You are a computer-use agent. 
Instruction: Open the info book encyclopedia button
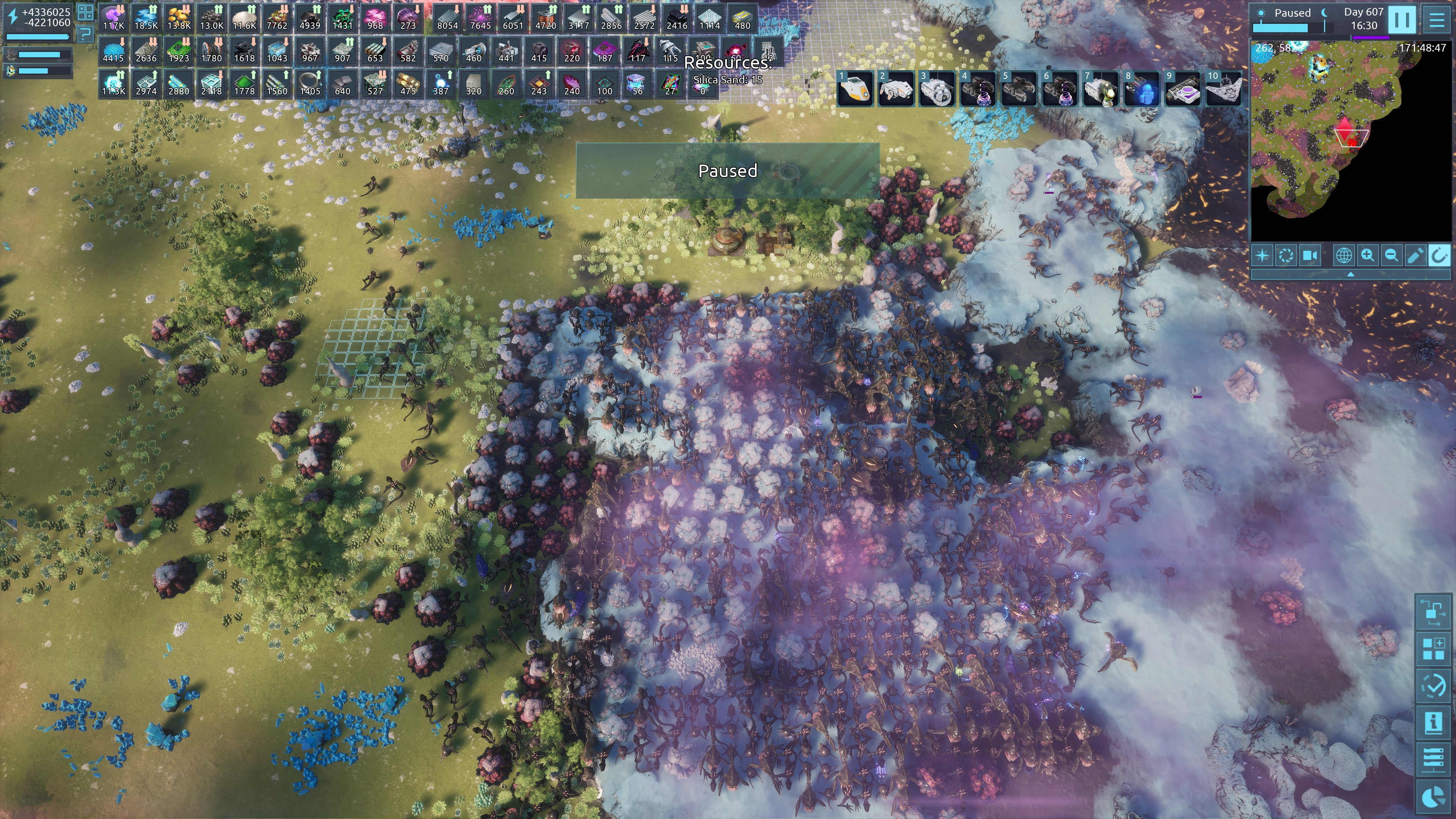pyautogui.click(x=1433, y=723)
